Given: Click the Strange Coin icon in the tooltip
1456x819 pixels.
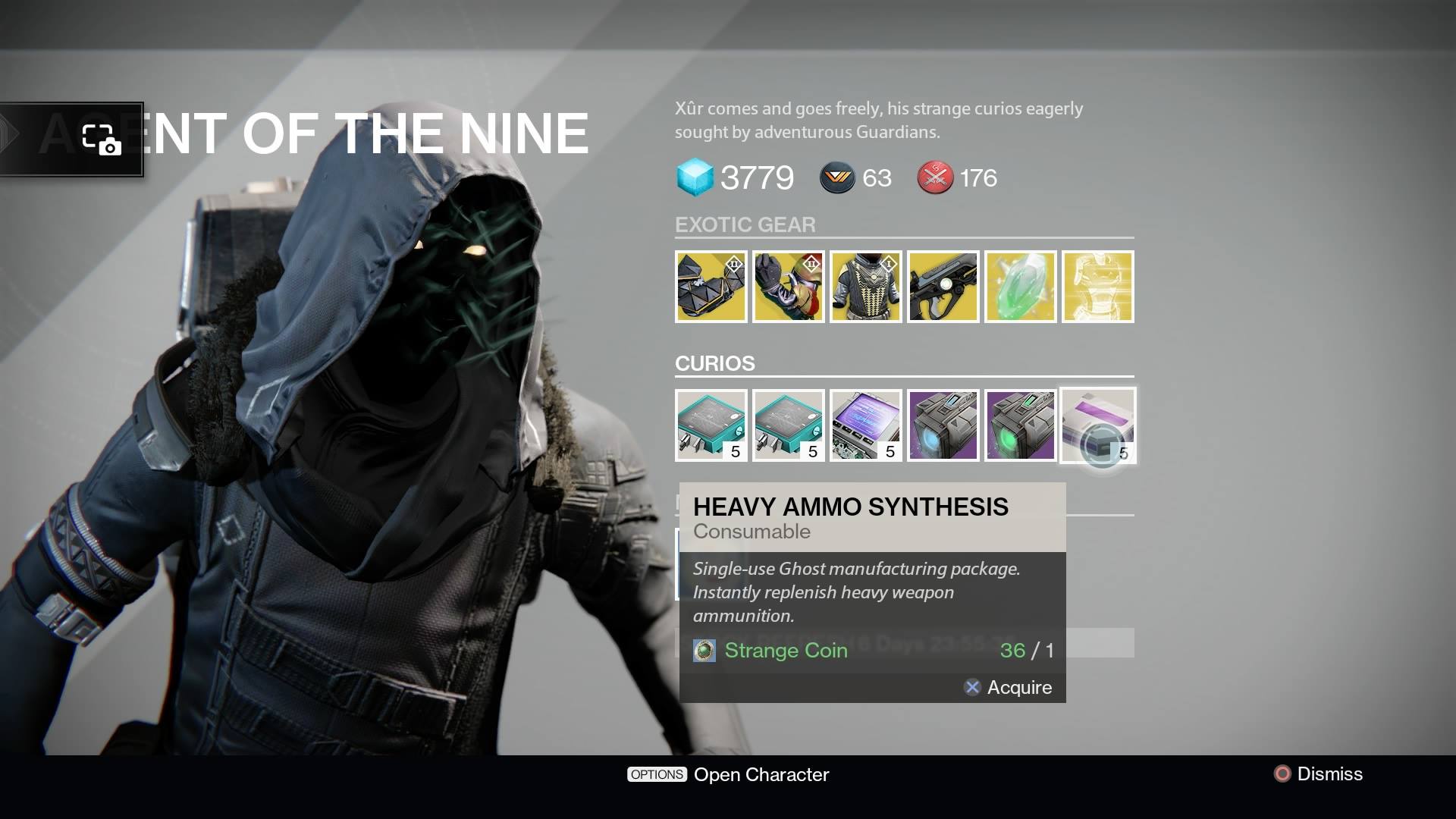Looking at the screenshot, I should point(704,651).
